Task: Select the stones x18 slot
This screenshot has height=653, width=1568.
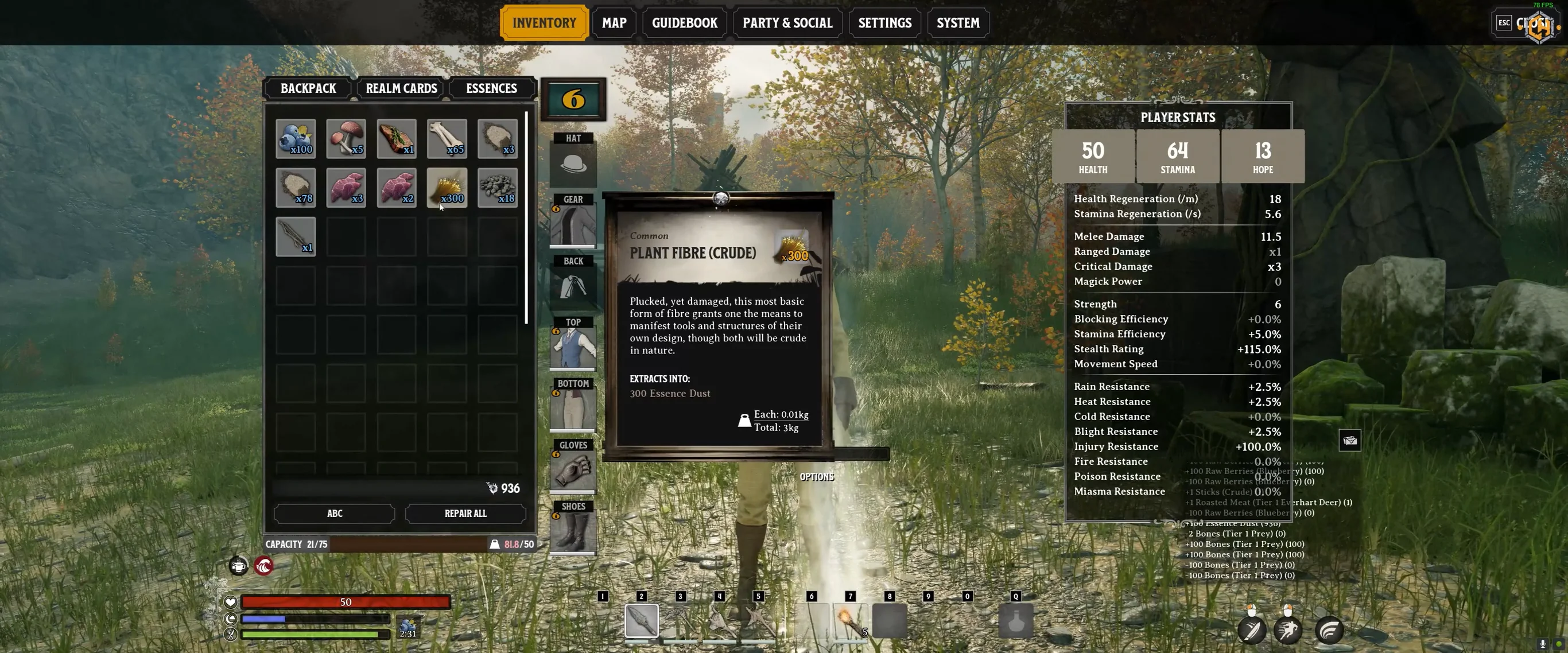Action: 497,188
